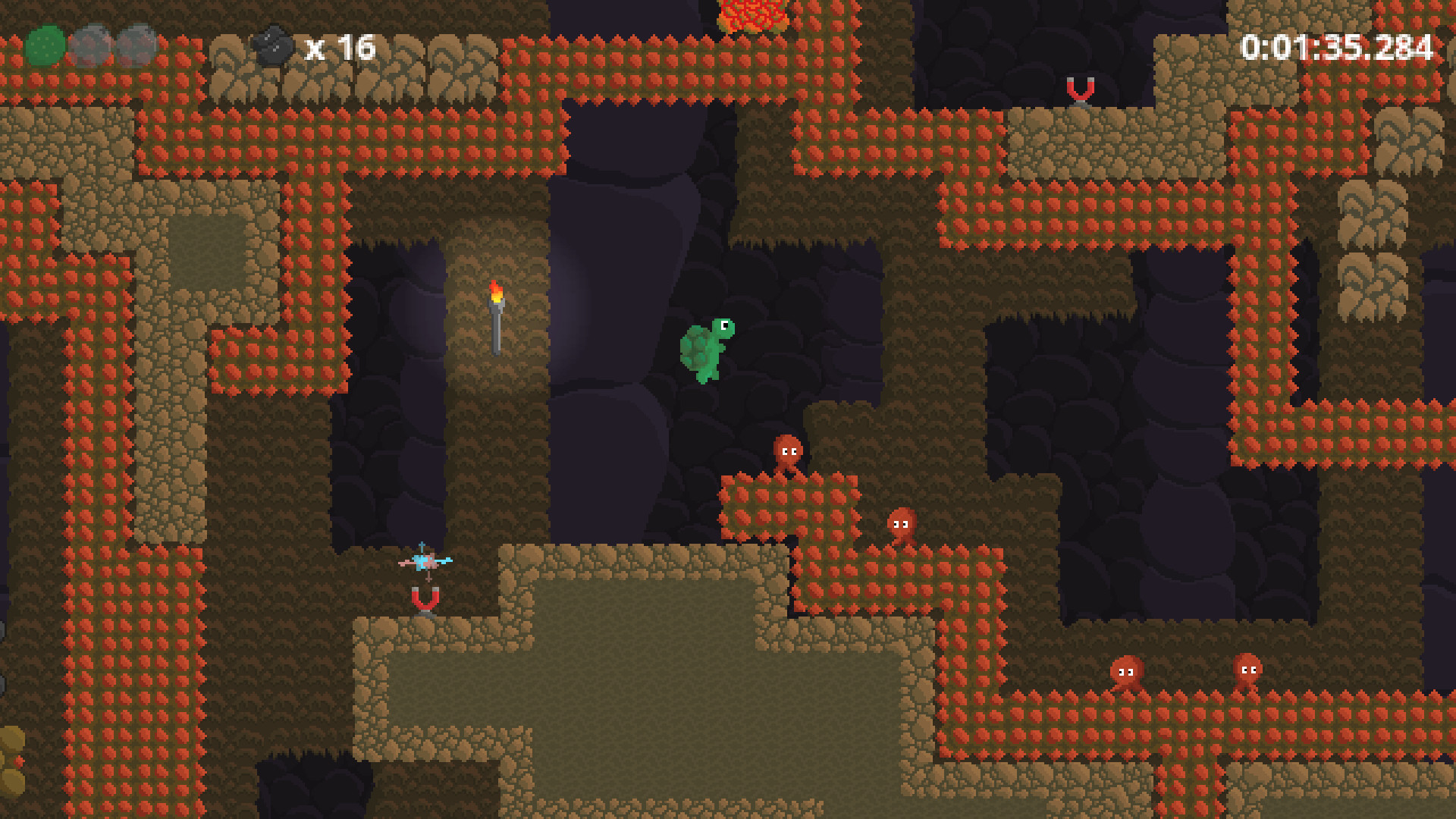Click the lava patch at the top
This screenshot has width=1456, height=819.
[751, 15]
